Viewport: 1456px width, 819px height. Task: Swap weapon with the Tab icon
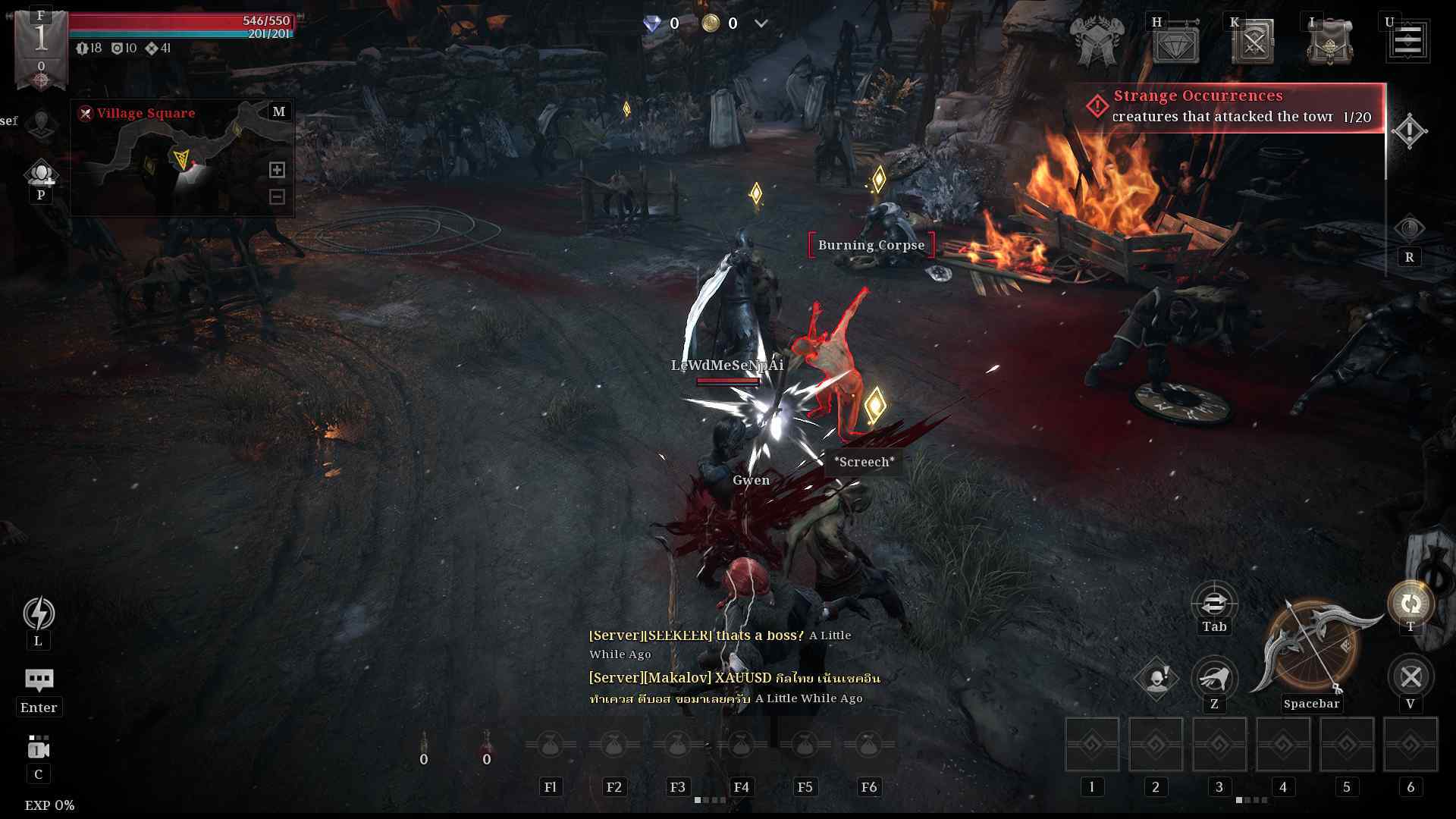tap(1214, 604)
